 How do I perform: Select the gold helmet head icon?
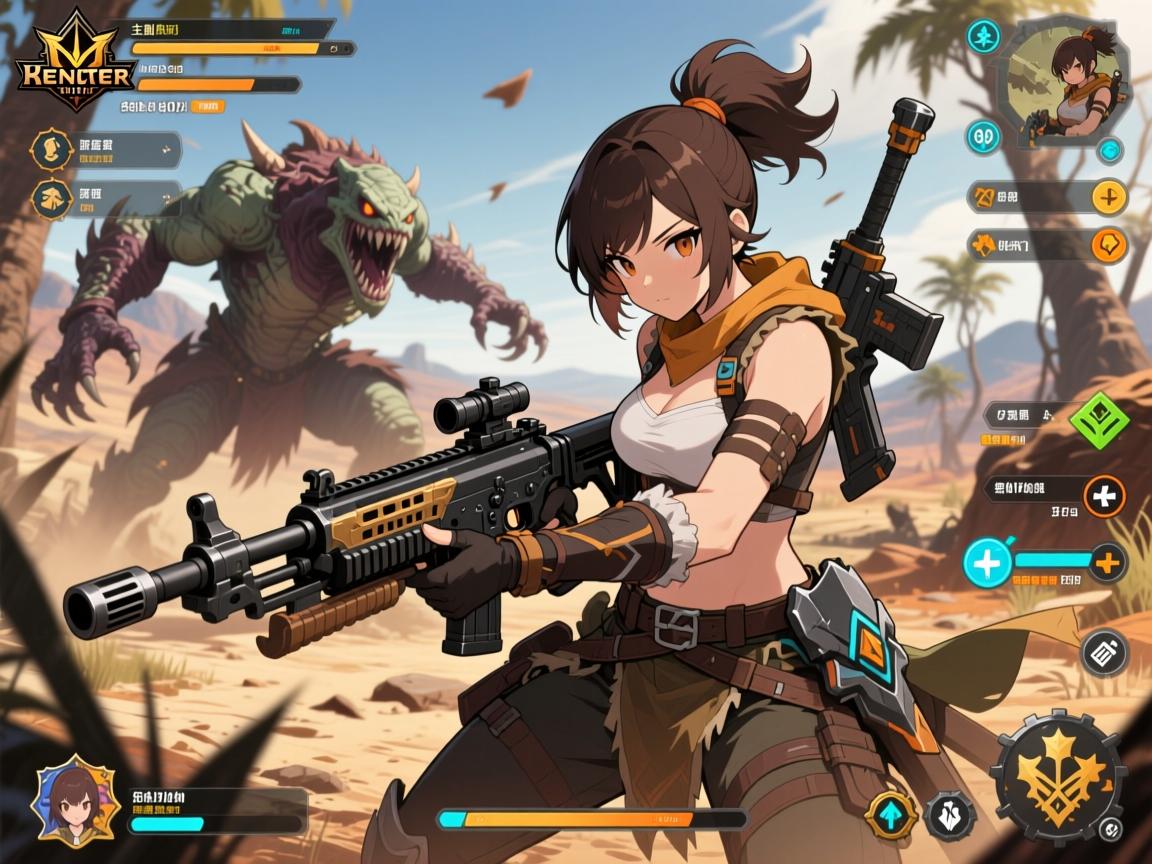click(x=48, y=149)
